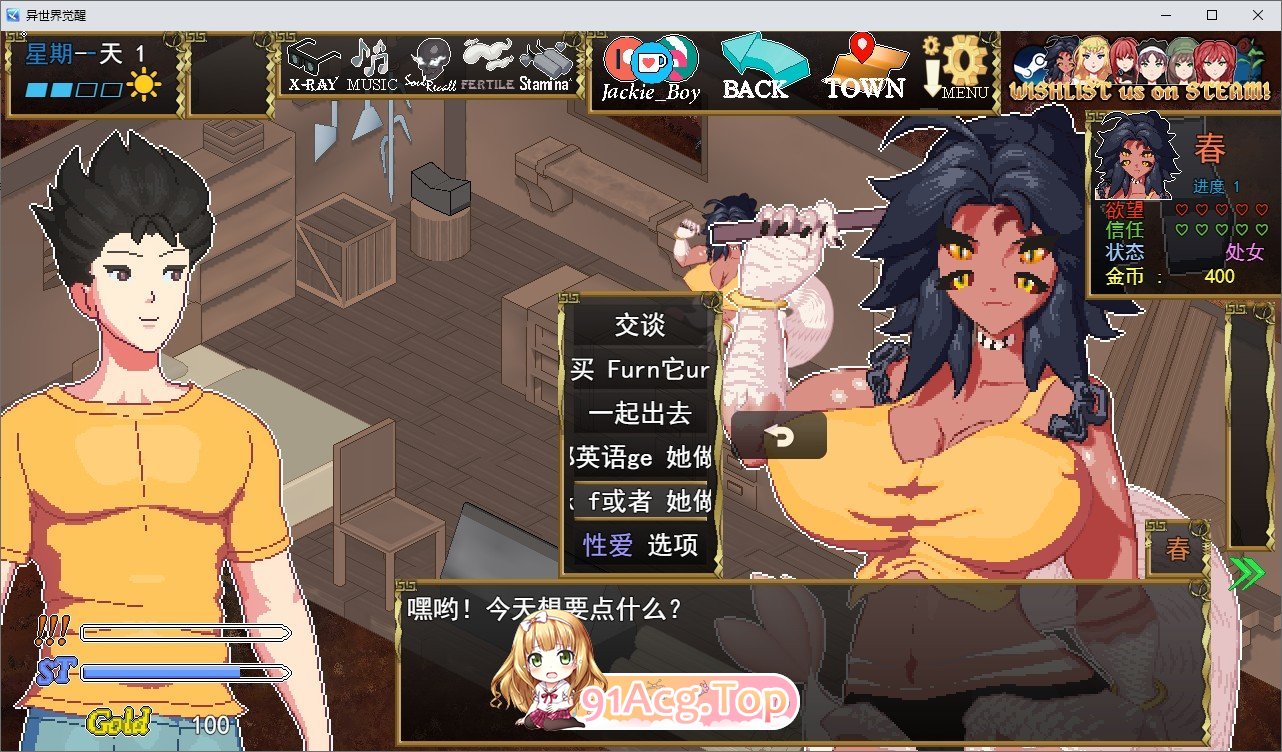The height and width of the screenshot is (752, 1282).
Task: Choose the 性爱 选项 menu entry
Action: (x=639, y=546)
